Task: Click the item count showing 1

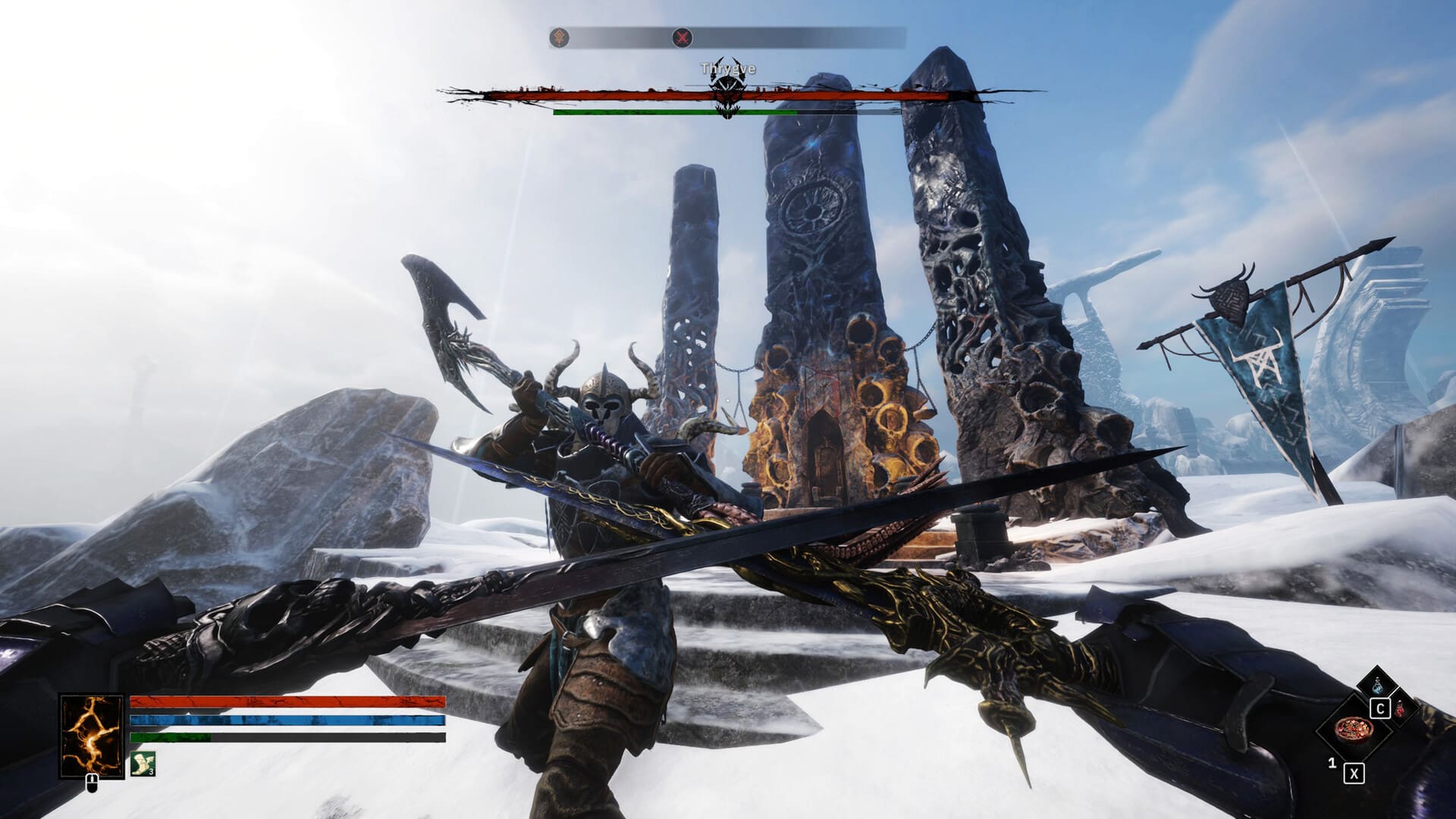Action: (x=1333, y=764)
